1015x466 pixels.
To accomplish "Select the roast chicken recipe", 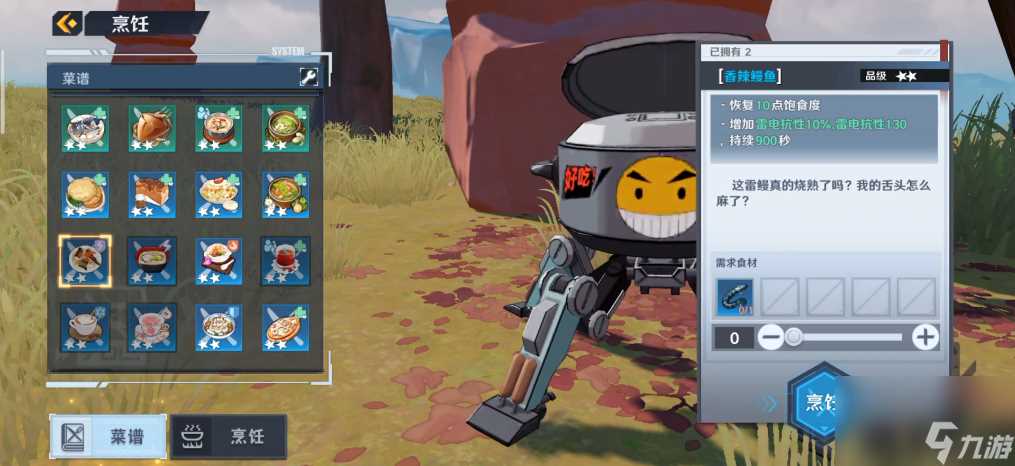I will click(x=152, y=128).
